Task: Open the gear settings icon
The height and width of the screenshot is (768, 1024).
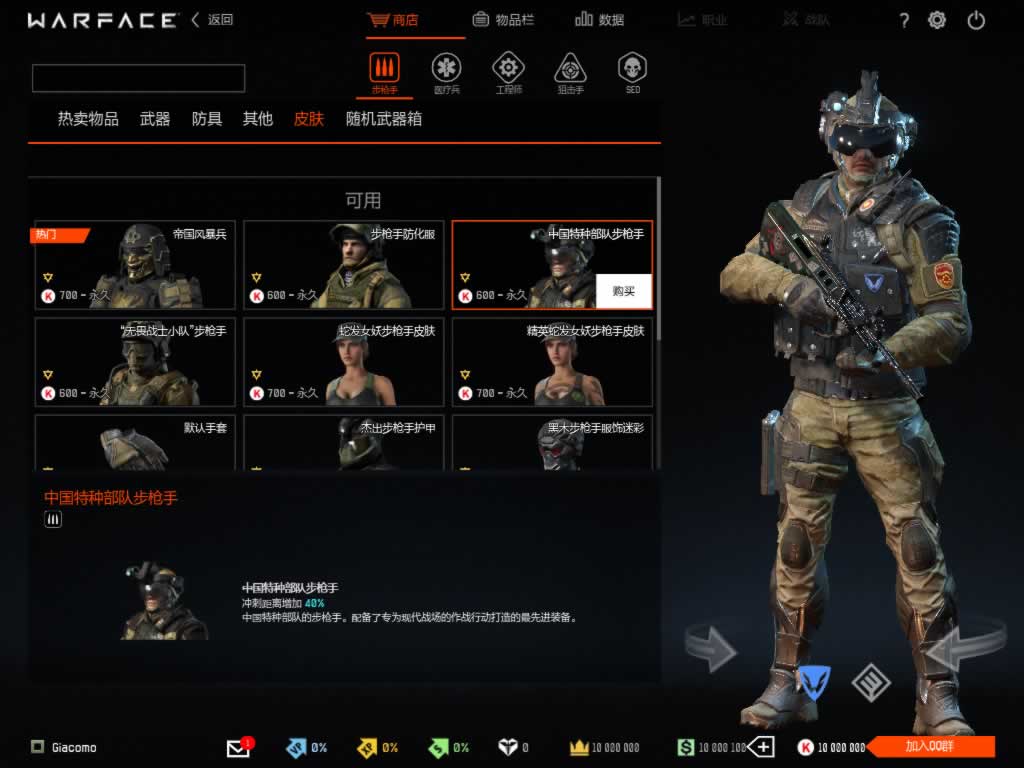Action: tap(937, 20)
